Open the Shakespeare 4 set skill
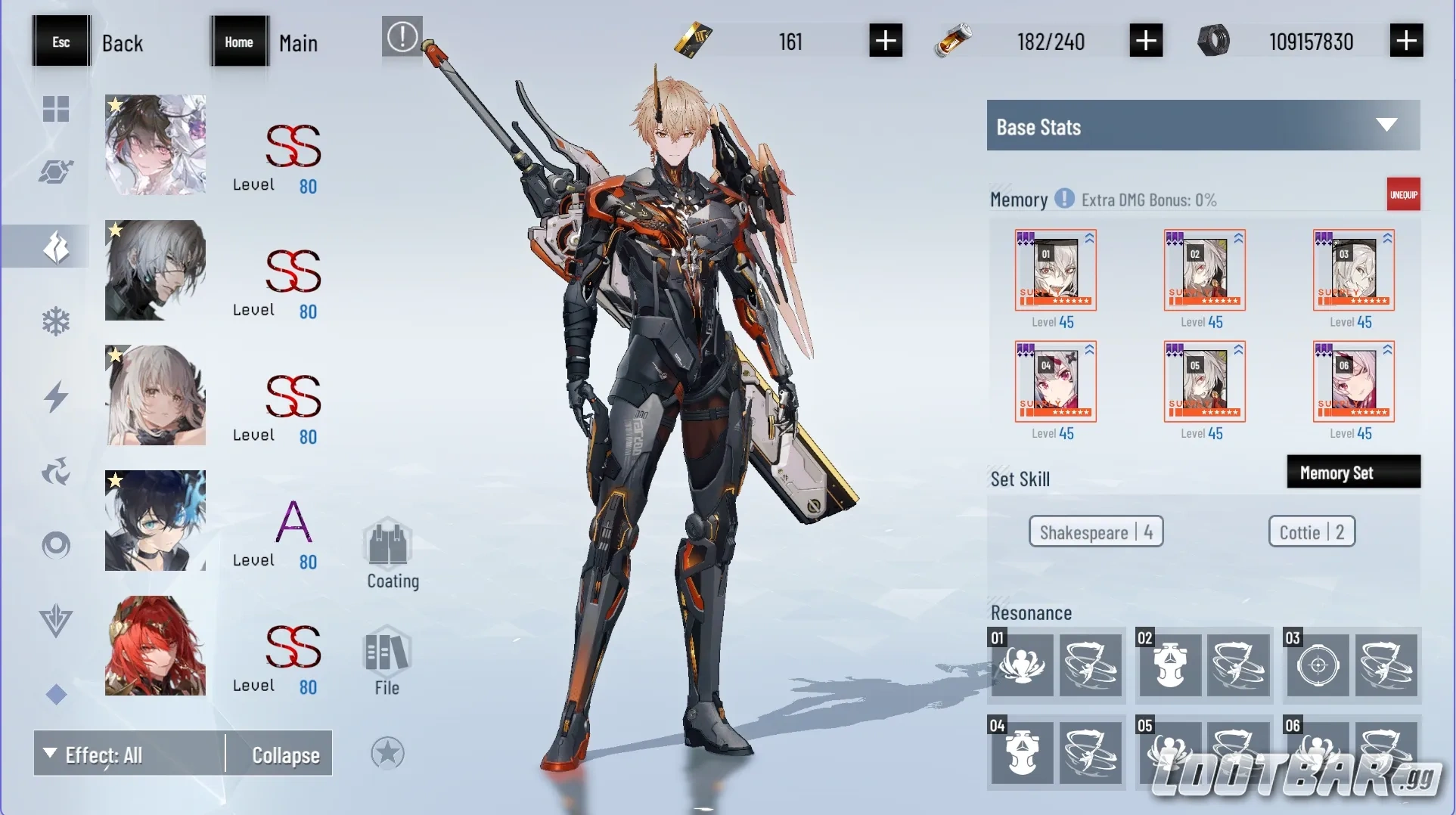This screenshot has width=1456, height=815. point(1096,531)
